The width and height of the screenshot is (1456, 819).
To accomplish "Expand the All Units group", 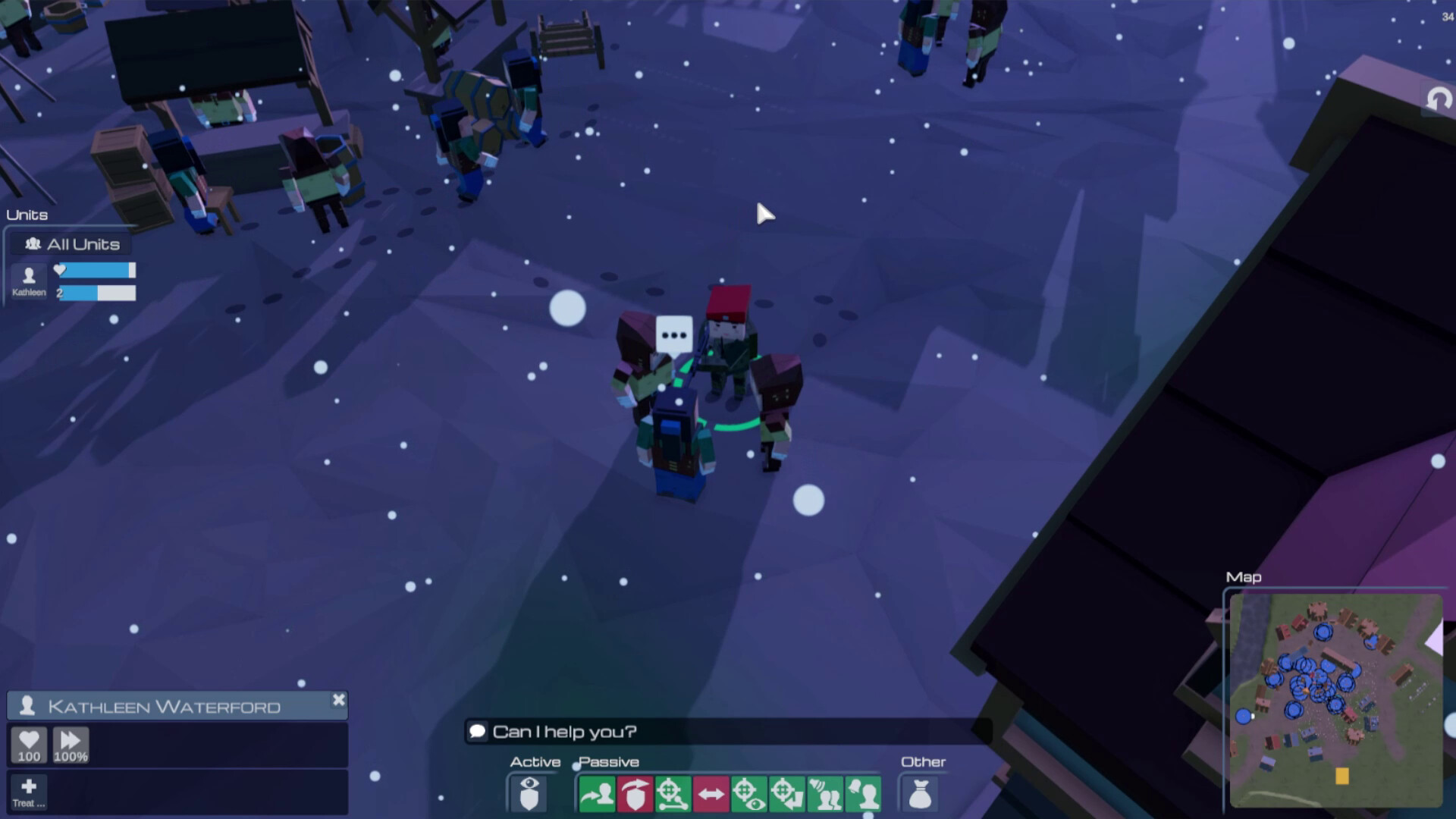I will (x=69, y=243).
